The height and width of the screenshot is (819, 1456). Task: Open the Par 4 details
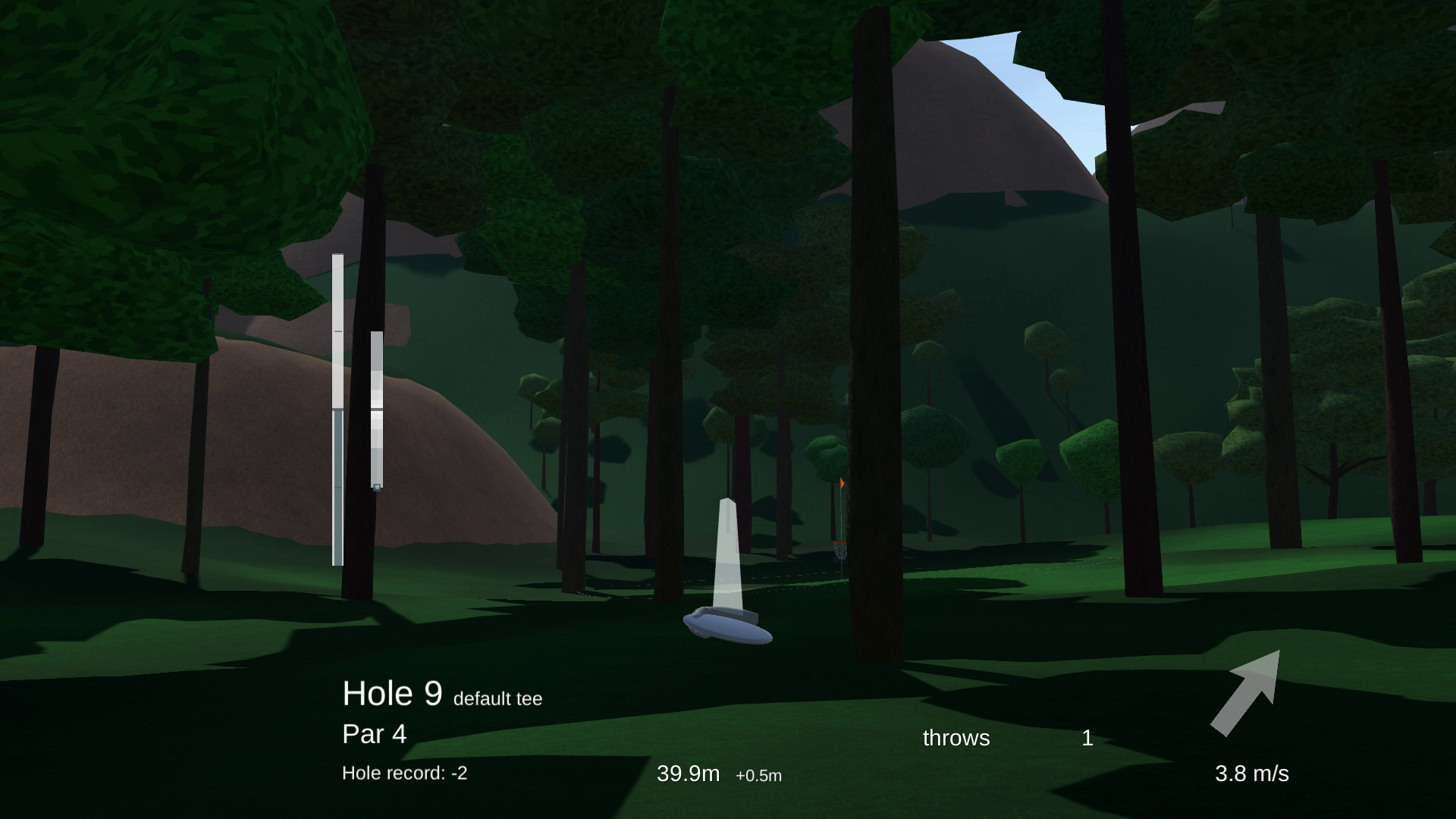[x=374, y=734]
